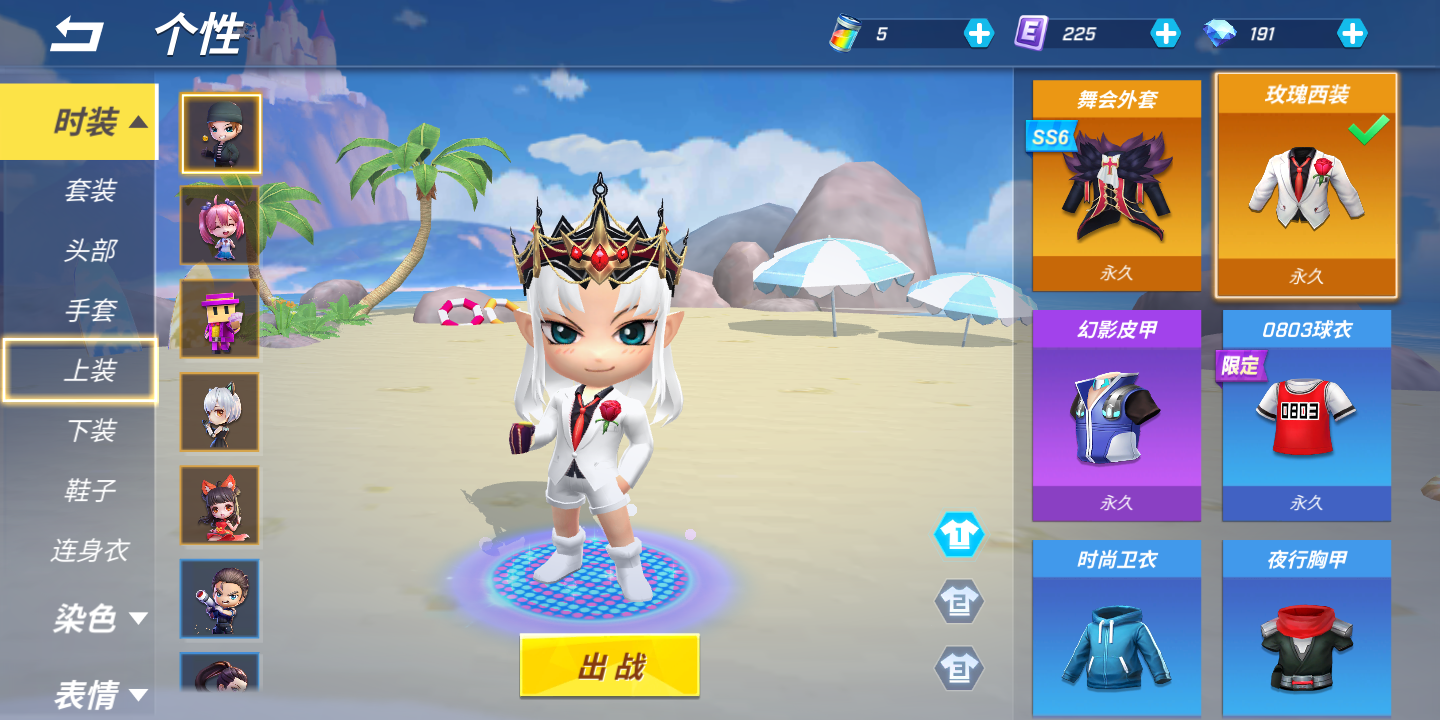The height and width of the screenshot is (720, 1440).
Task: Switch to the 头部 headwear category
Action: point(90,250)
